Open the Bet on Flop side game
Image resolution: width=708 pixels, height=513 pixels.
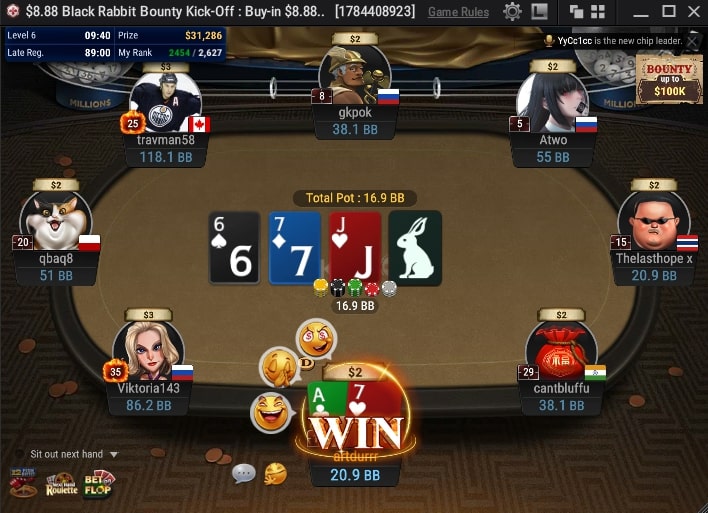pos(98,484)
